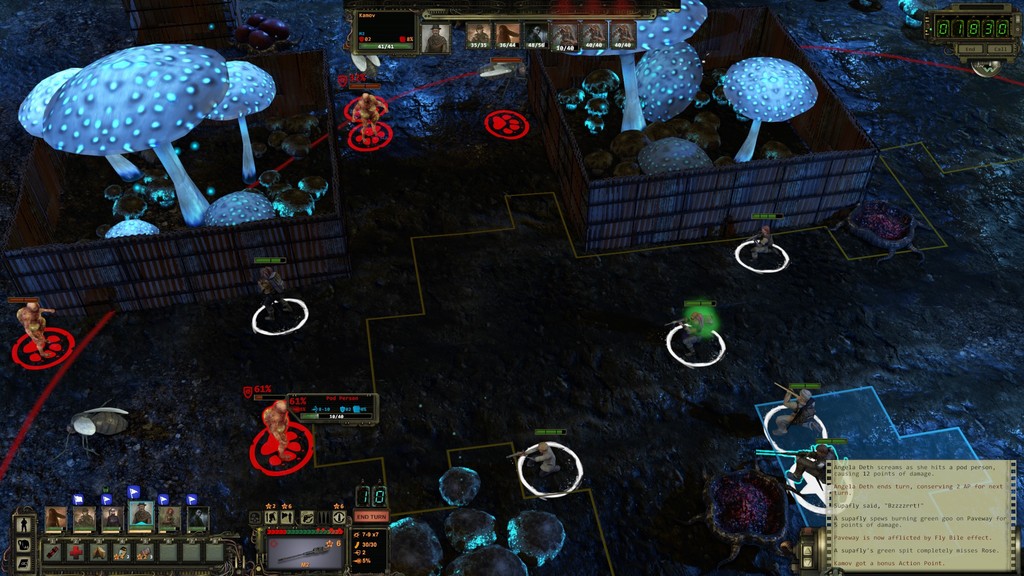The height and width of the screenshot is (576, 1024).
Task: Select the 10/40 enemy portrait in turn queue
Action: (x=565, y=36)
